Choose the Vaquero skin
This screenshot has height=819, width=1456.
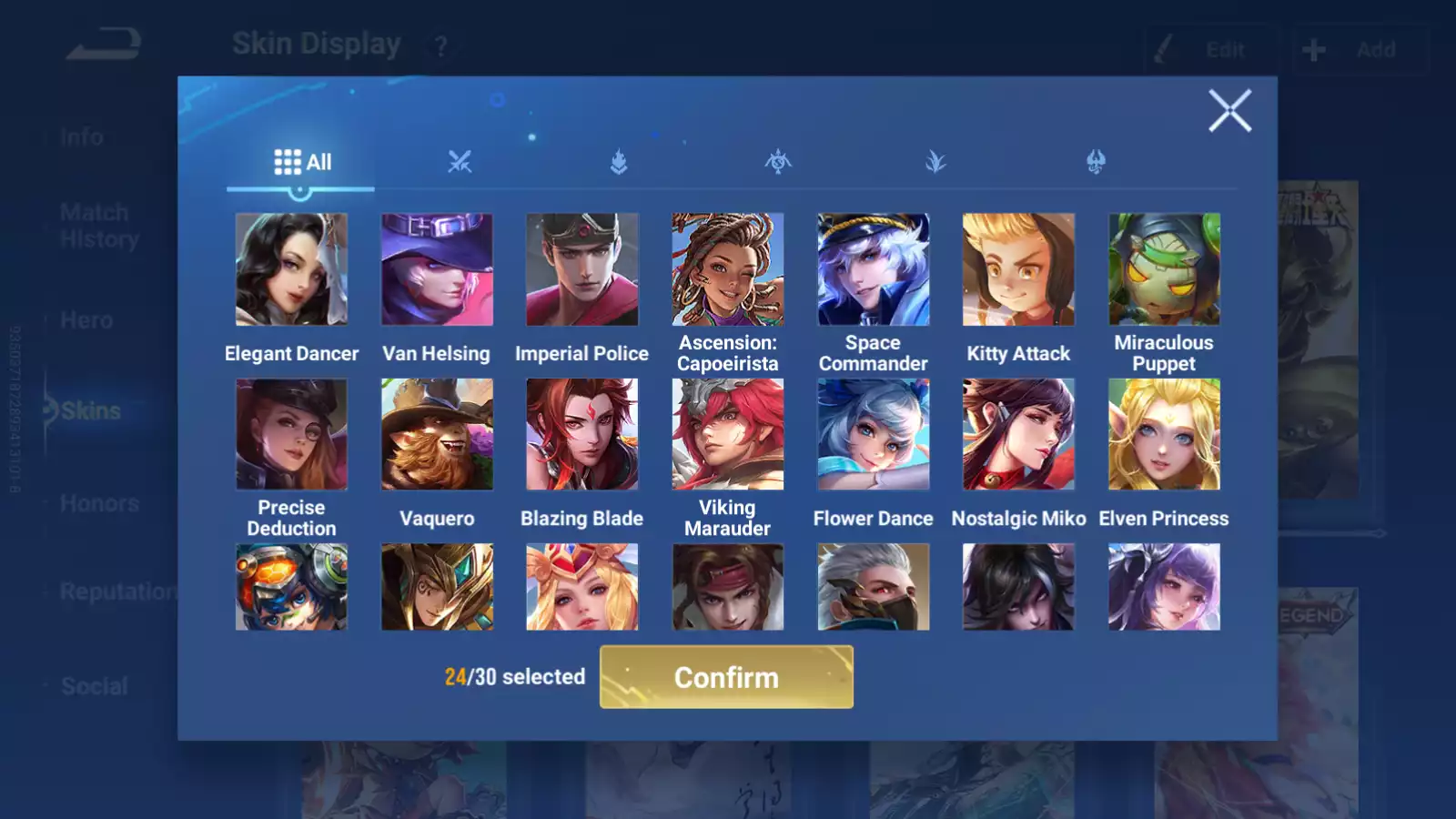tap(437, 434)
